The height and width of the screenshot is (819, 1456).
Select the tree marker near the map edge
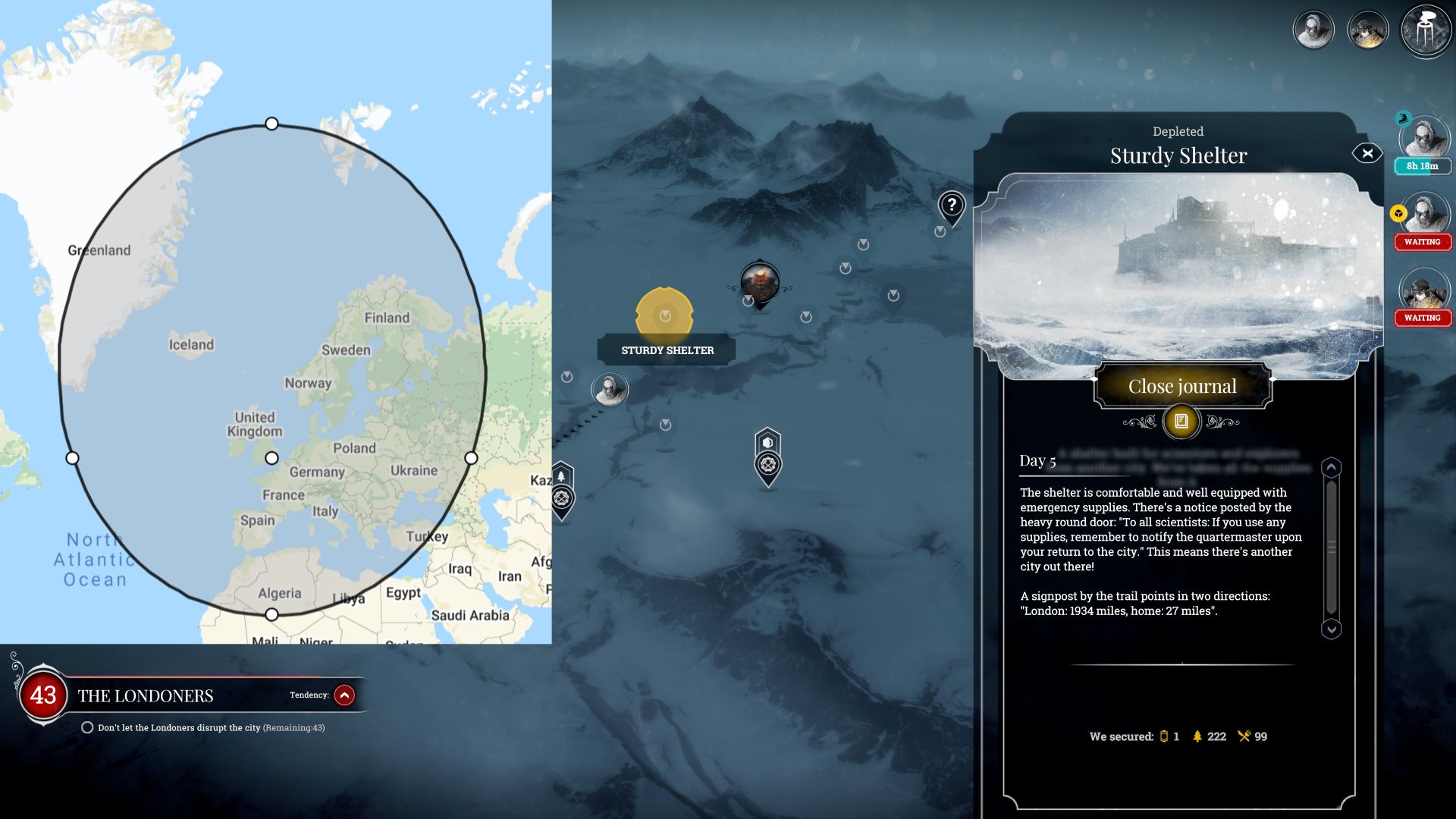[561, 475]
